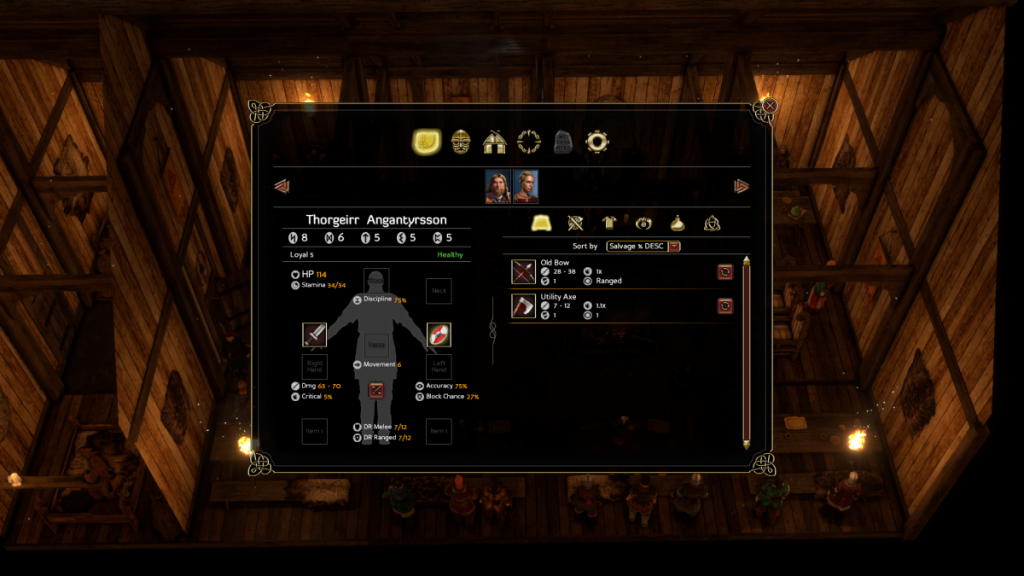Select the equipped sword slot
Screen dimensions: 1024x576
point(314,334)
